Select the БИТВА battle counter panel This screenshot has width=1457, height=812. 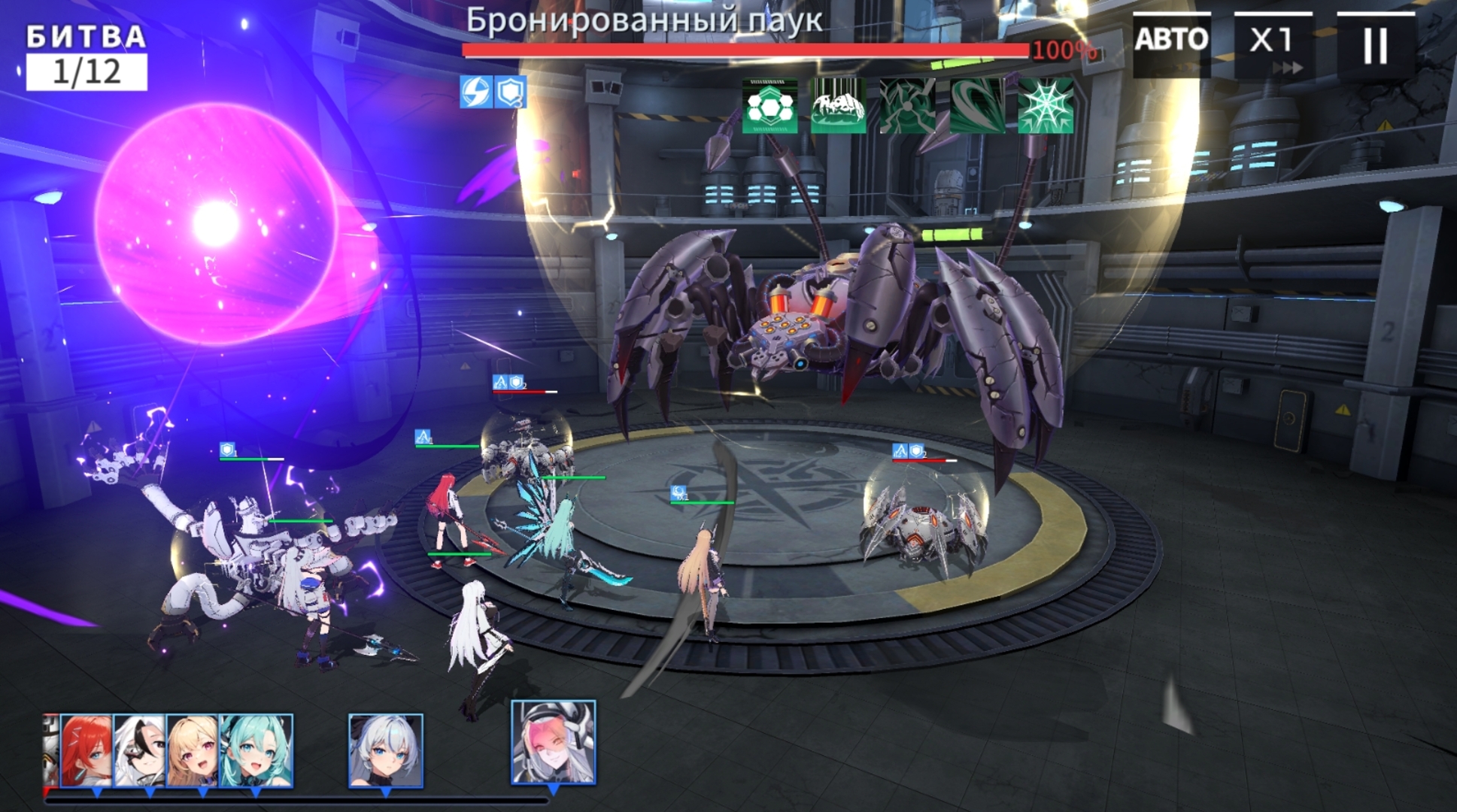(x=85, y=35)
